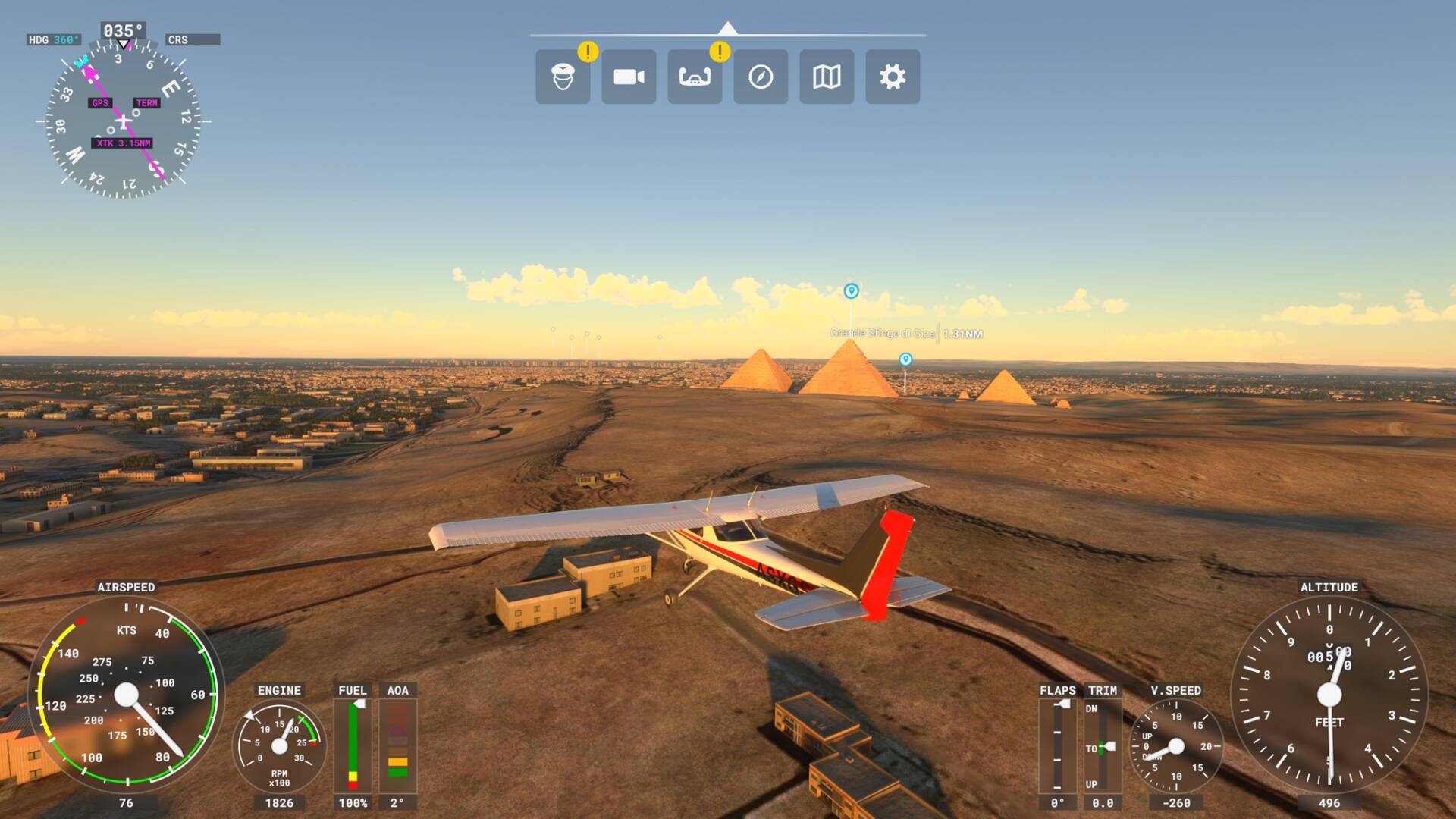Screen dimensions: 1456x819
Task: Click the Grande Sfinge di Giza label
Action: [x=883, y=333]
